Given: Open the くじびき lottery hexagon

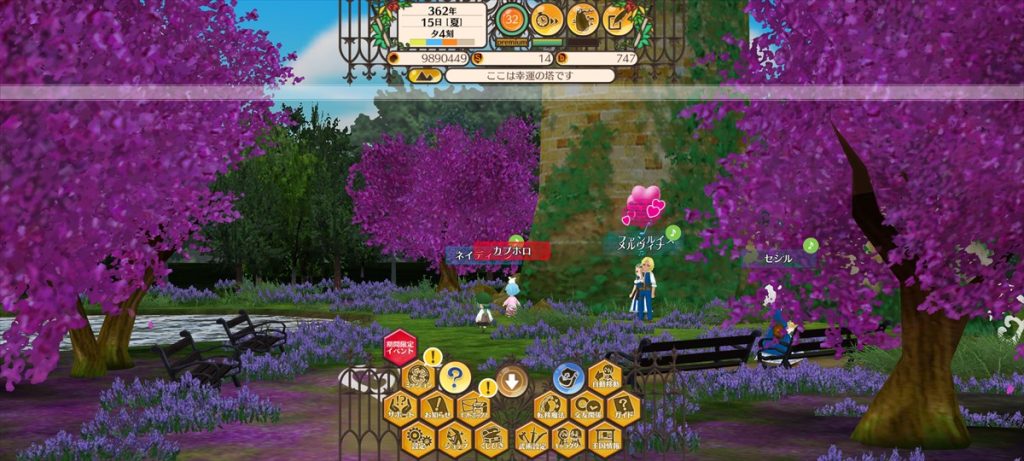Looking at the screenshot, I should (490, 438).
